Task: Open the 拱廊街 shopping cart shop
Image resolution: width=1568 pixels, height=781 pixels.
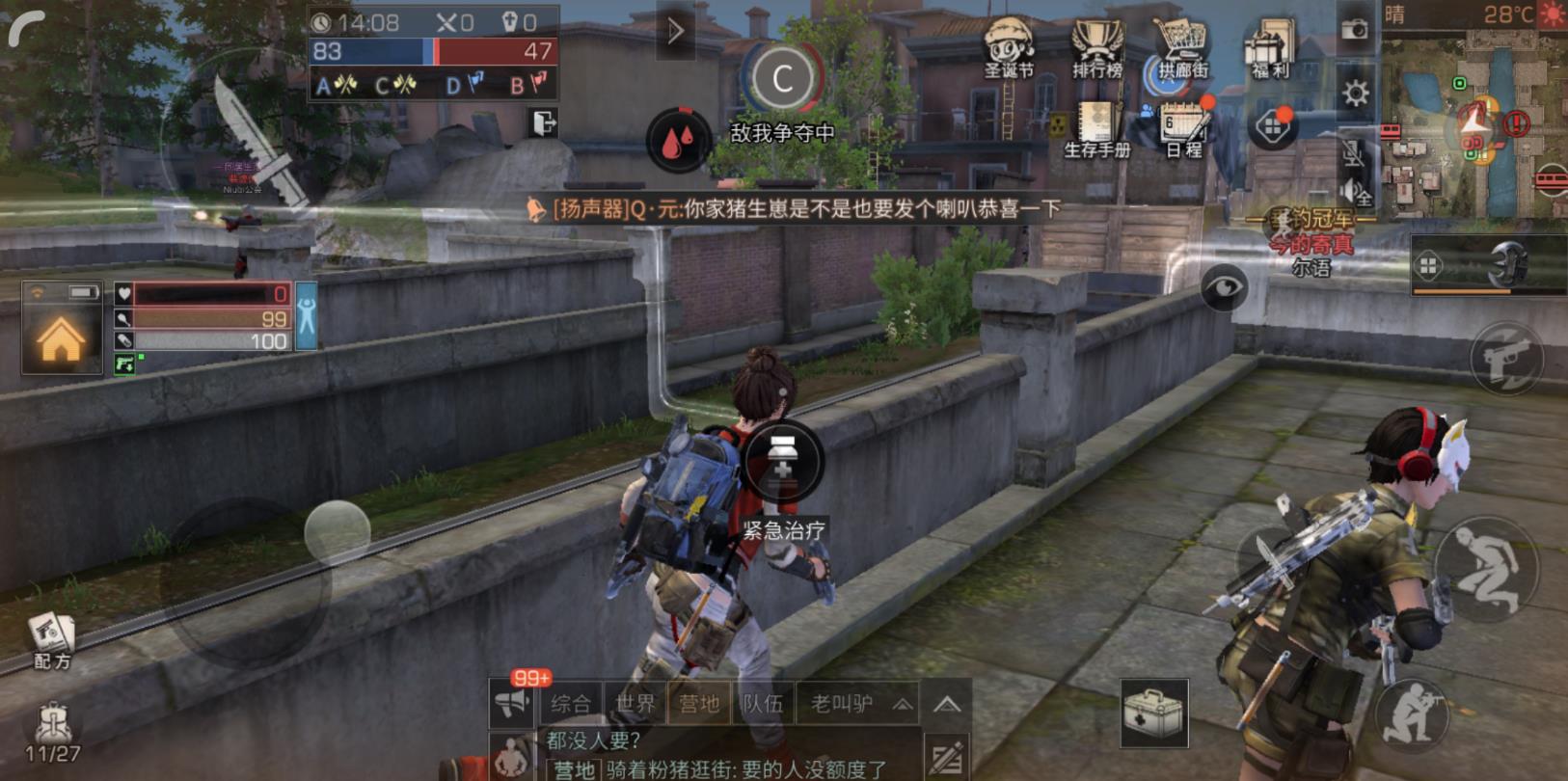Action: click(1182, 48)
